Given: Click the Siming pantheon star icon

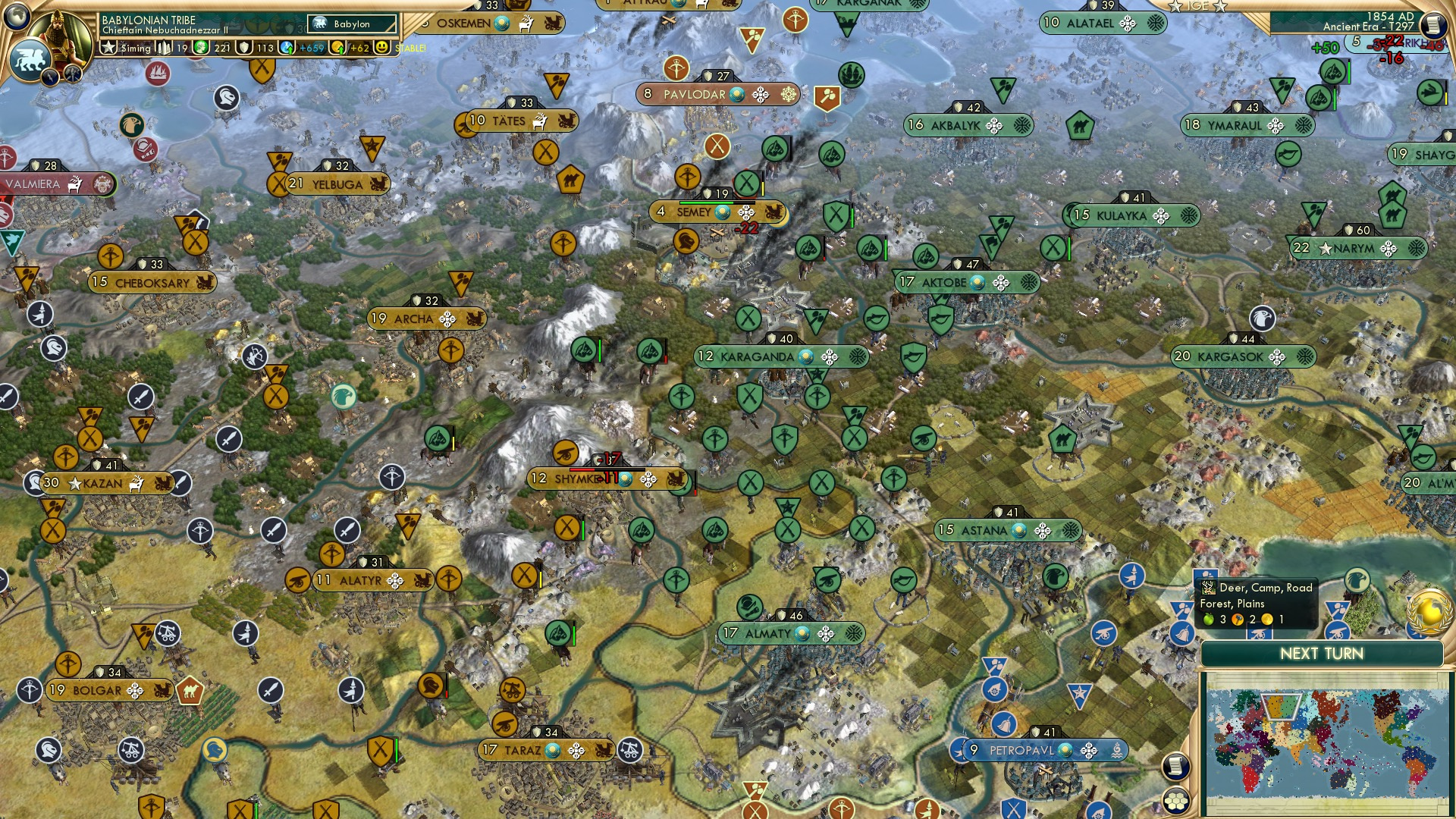Looking at the screenshot, I should tap(107, 47).
